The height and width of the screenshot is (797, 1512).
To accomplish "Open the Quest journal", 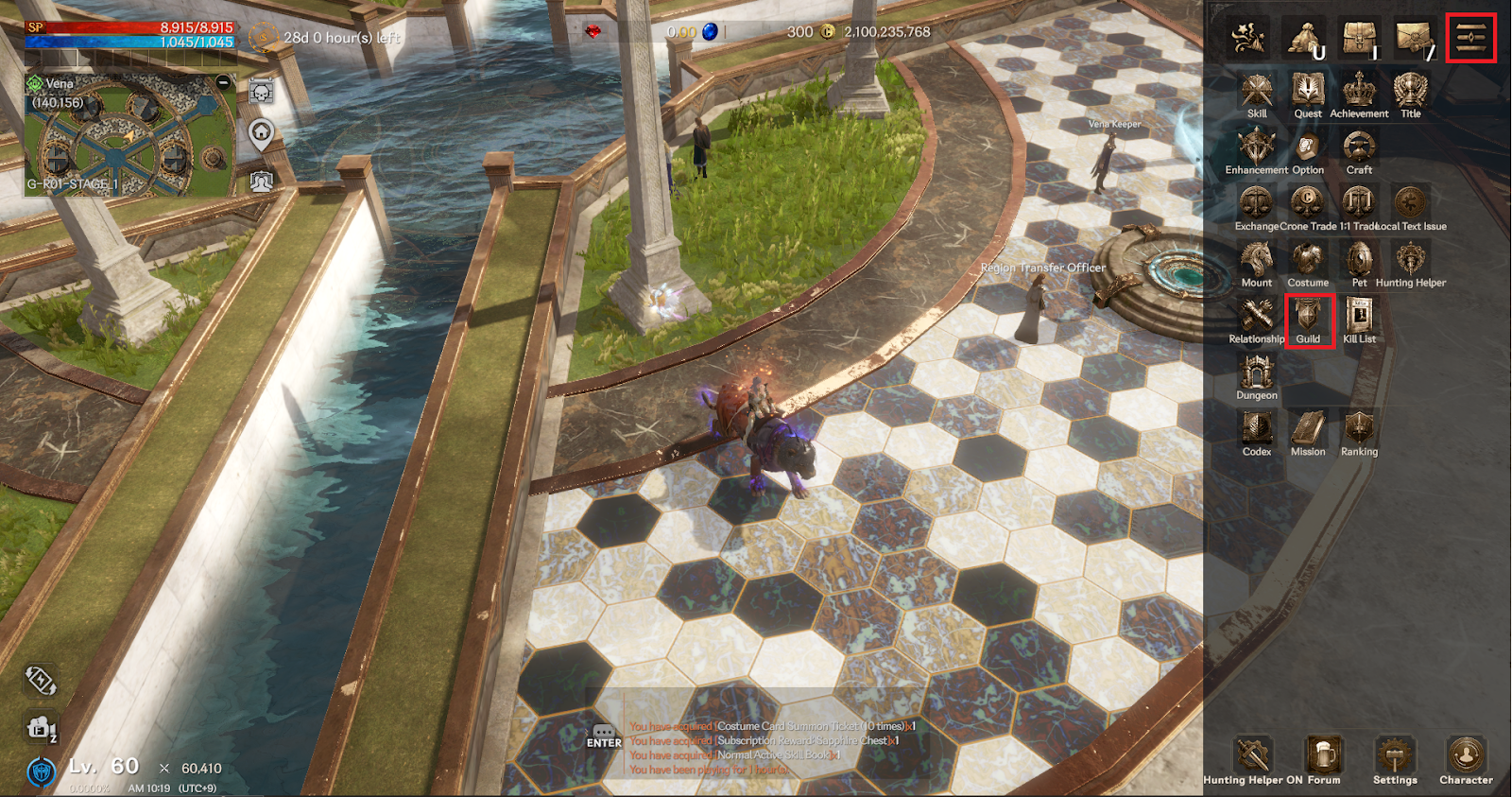I will pos(1308,94).
